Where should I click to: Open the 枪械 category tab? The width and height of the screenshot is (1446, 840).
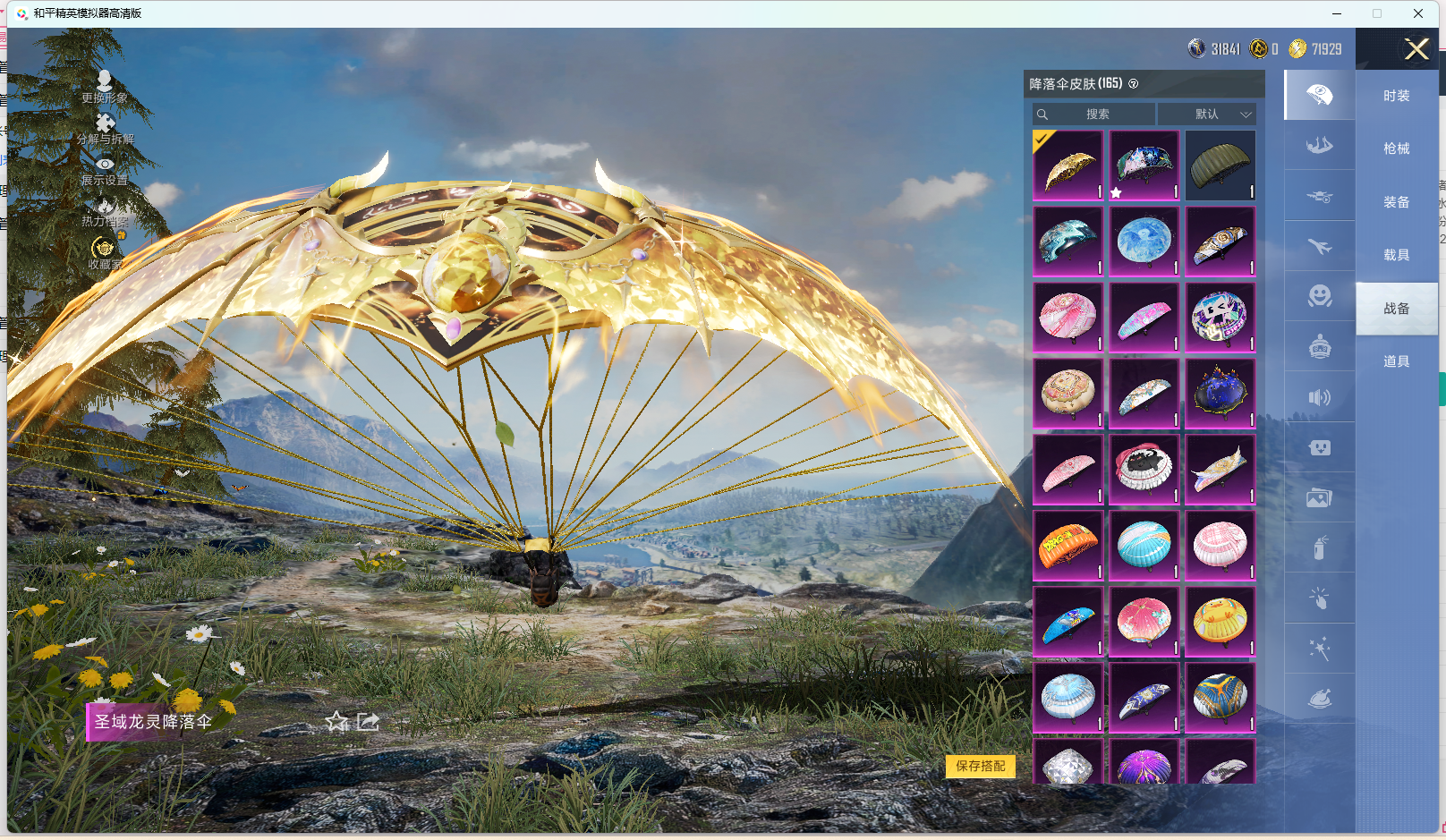click(x=1396, y=148)
